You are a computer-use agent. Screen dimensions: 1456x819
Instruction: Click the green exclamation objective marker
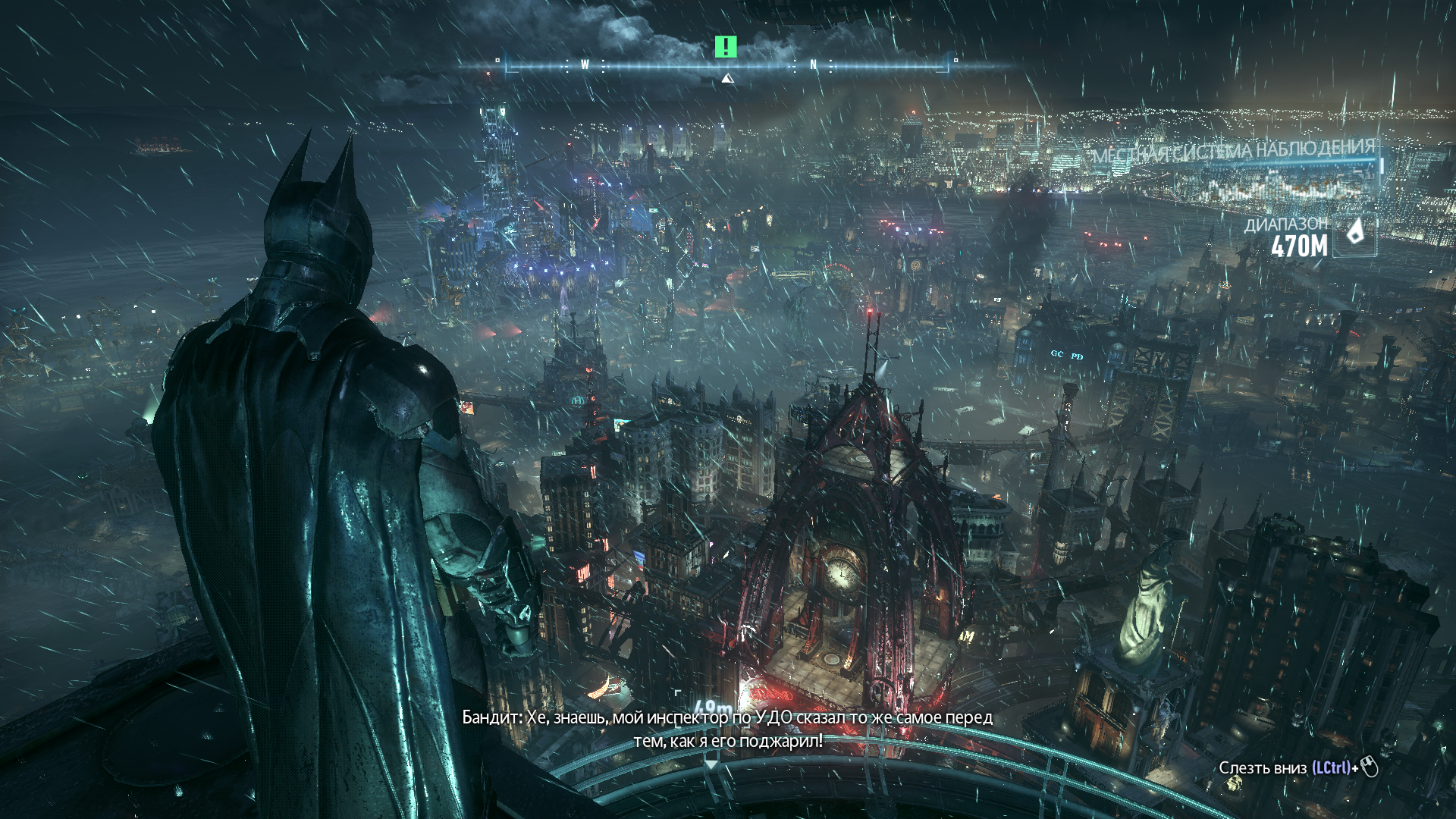[x=726, y=47]
